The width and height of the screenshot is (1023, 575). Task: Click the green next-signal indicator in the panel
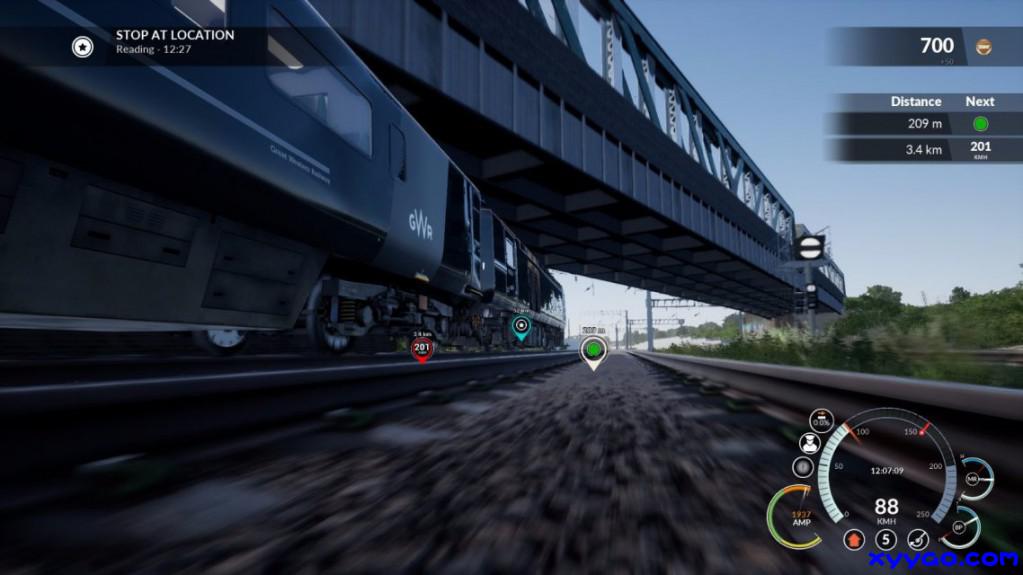tap(980, 124)
